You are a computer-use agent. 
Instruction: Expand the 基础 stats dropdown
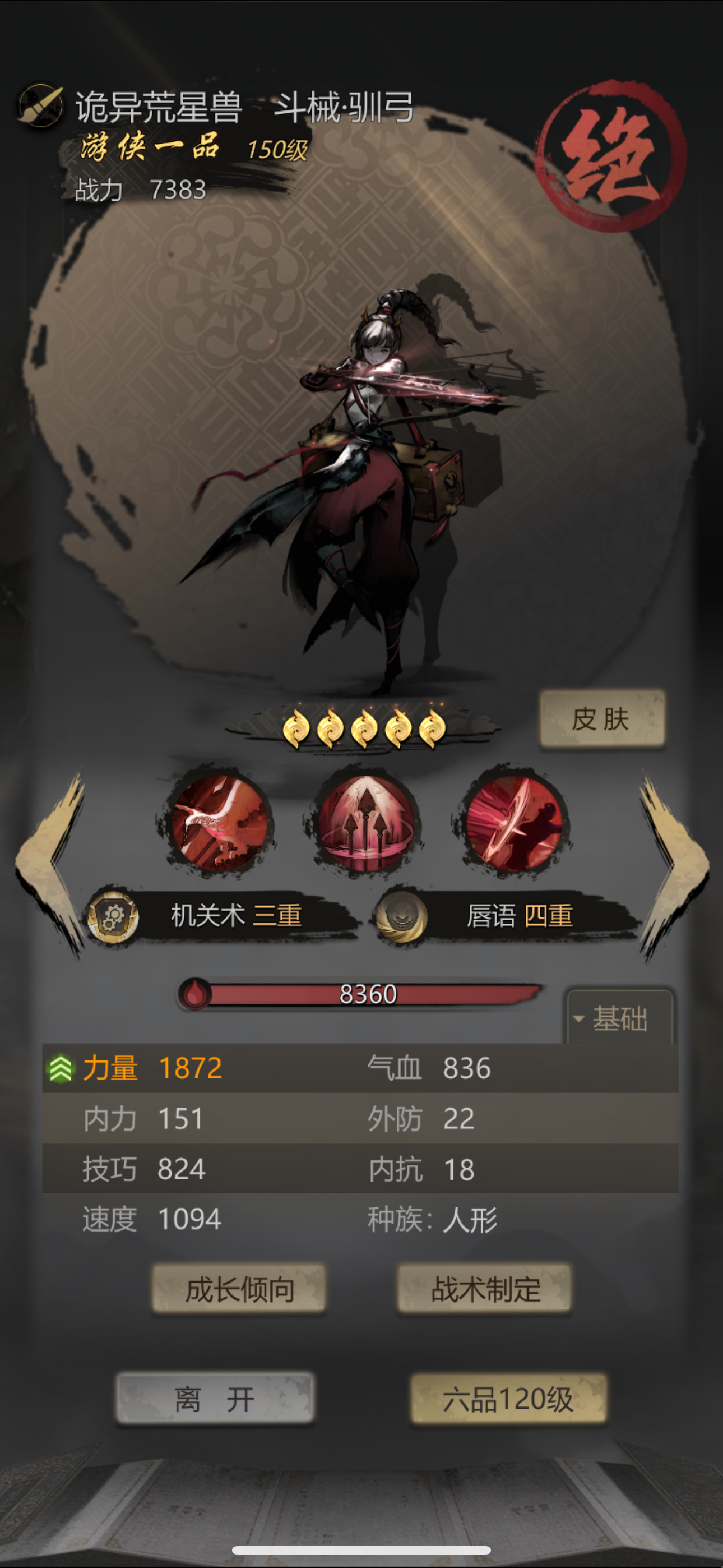[x=620, y=1020]
